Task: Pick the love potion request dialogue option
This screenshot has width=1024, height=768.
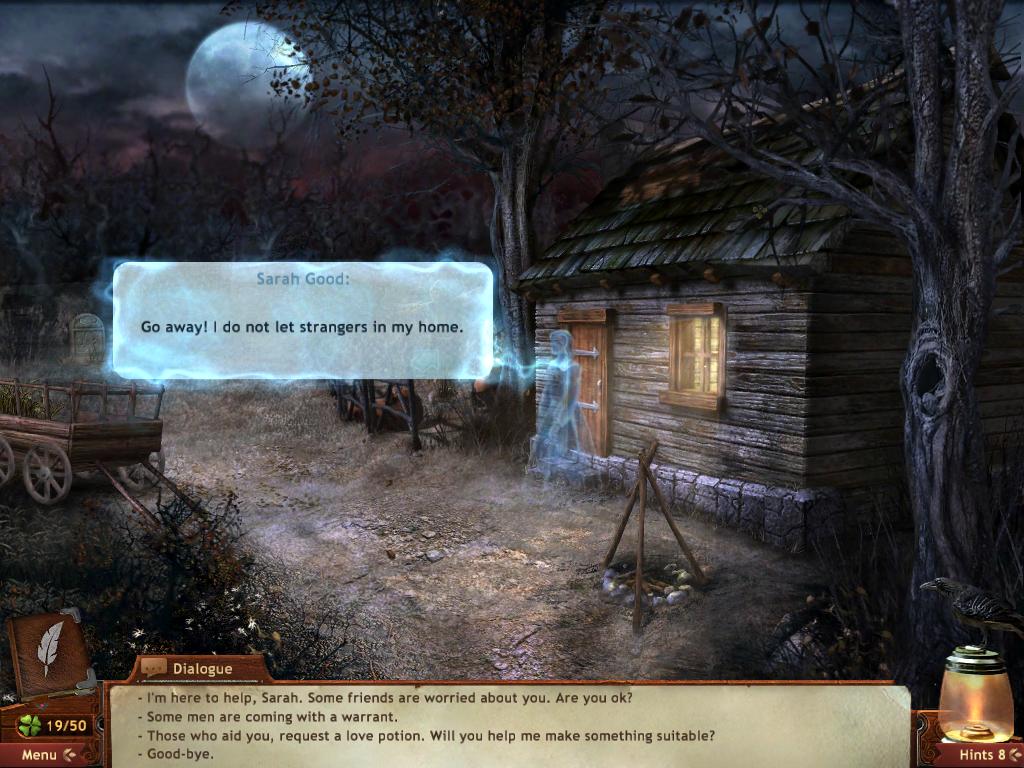Action: pos(430,735)
